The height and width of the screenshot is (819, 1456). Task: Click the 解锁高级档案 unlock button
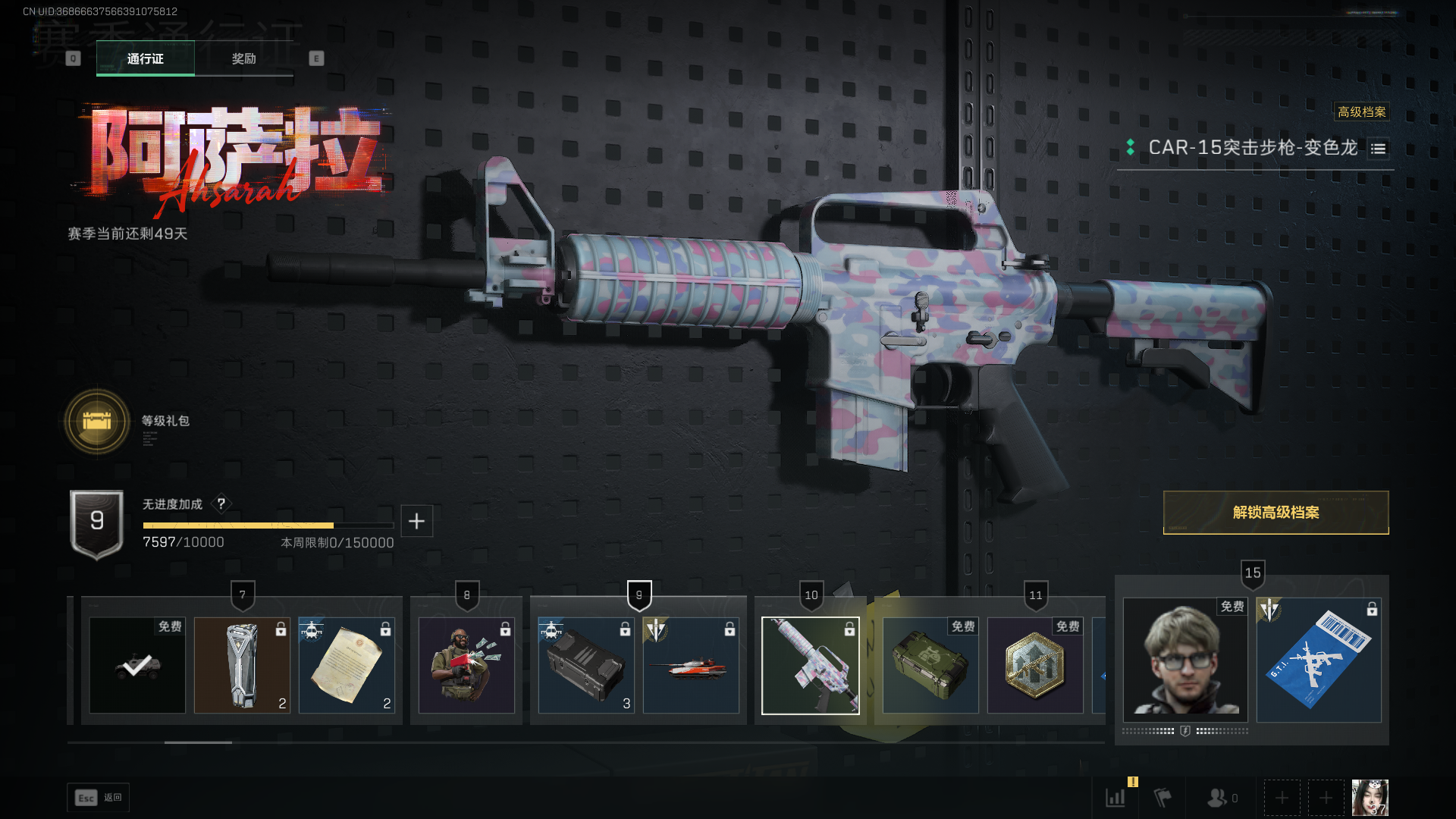pyautogui.click(x=1276, y=513)
